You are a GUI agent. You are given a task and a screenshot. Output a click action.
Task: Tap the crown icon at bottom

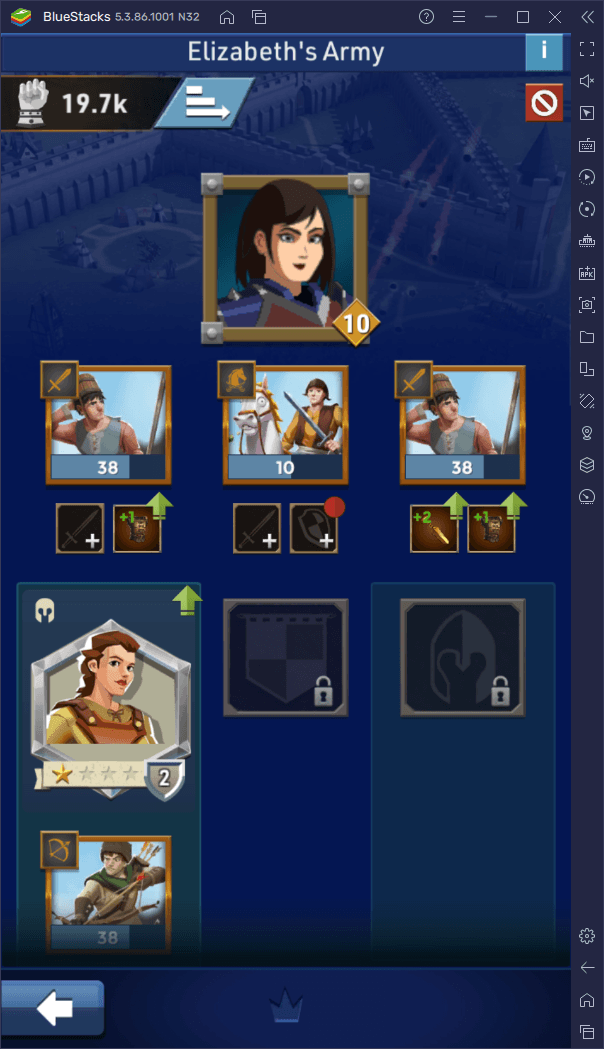(x=285, y=1011)
